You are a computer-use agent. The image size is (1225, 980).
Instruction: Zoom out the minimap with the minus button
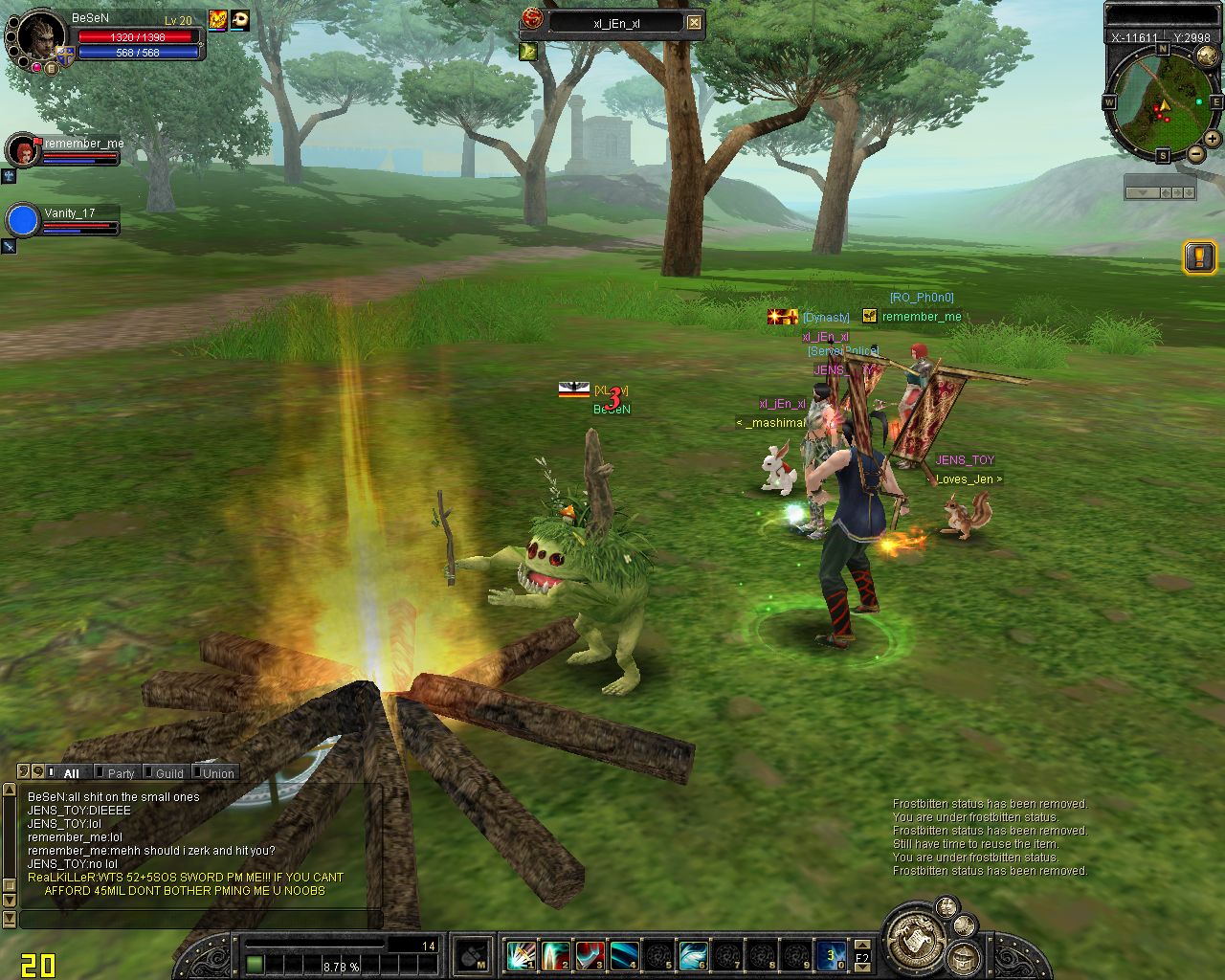[1196, 154]
